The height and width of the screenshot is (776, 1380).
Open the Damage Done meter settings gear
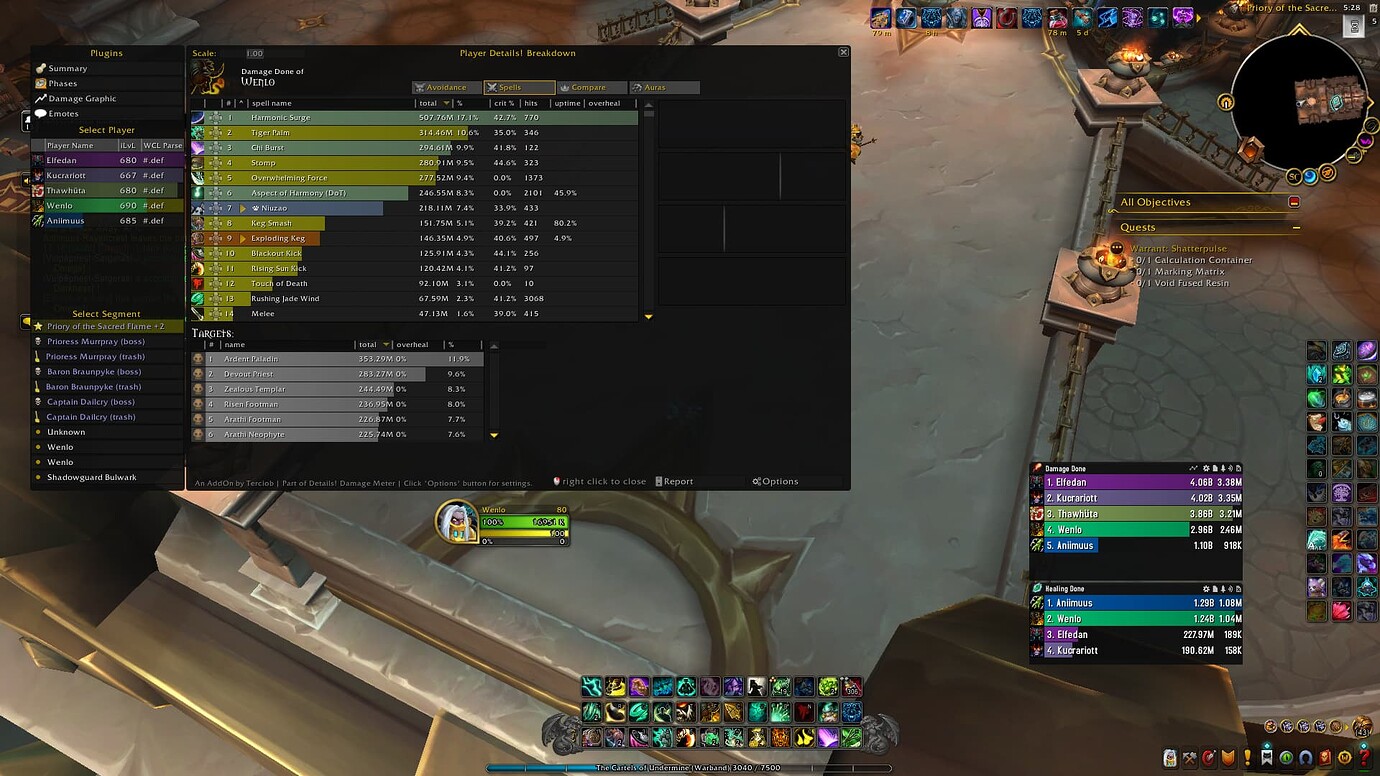1206,467
